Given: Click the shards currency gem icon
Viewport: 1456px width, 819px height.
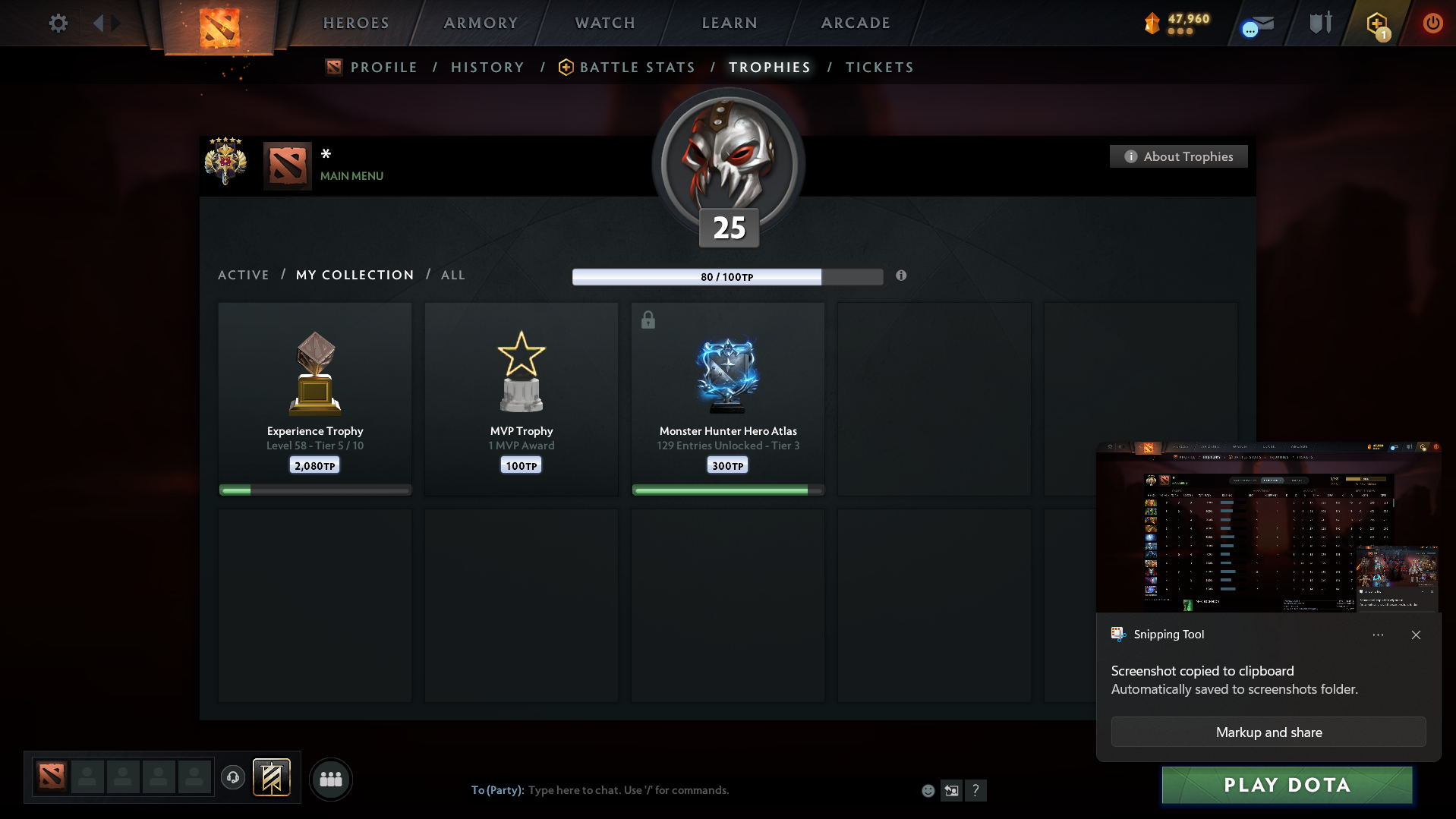Looking at the screenshot, I should point(1151,23).
